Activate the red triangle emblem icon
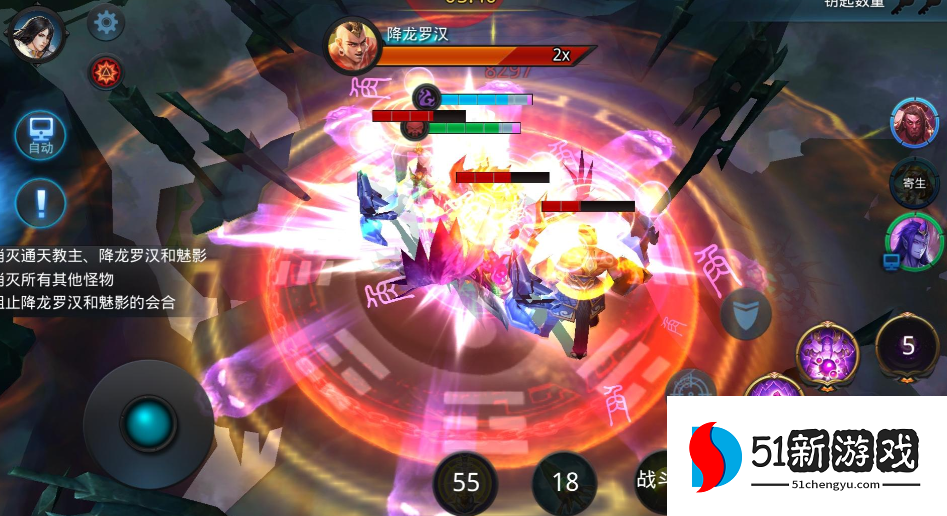Screen dimensions: 947x516 (105, 72)
